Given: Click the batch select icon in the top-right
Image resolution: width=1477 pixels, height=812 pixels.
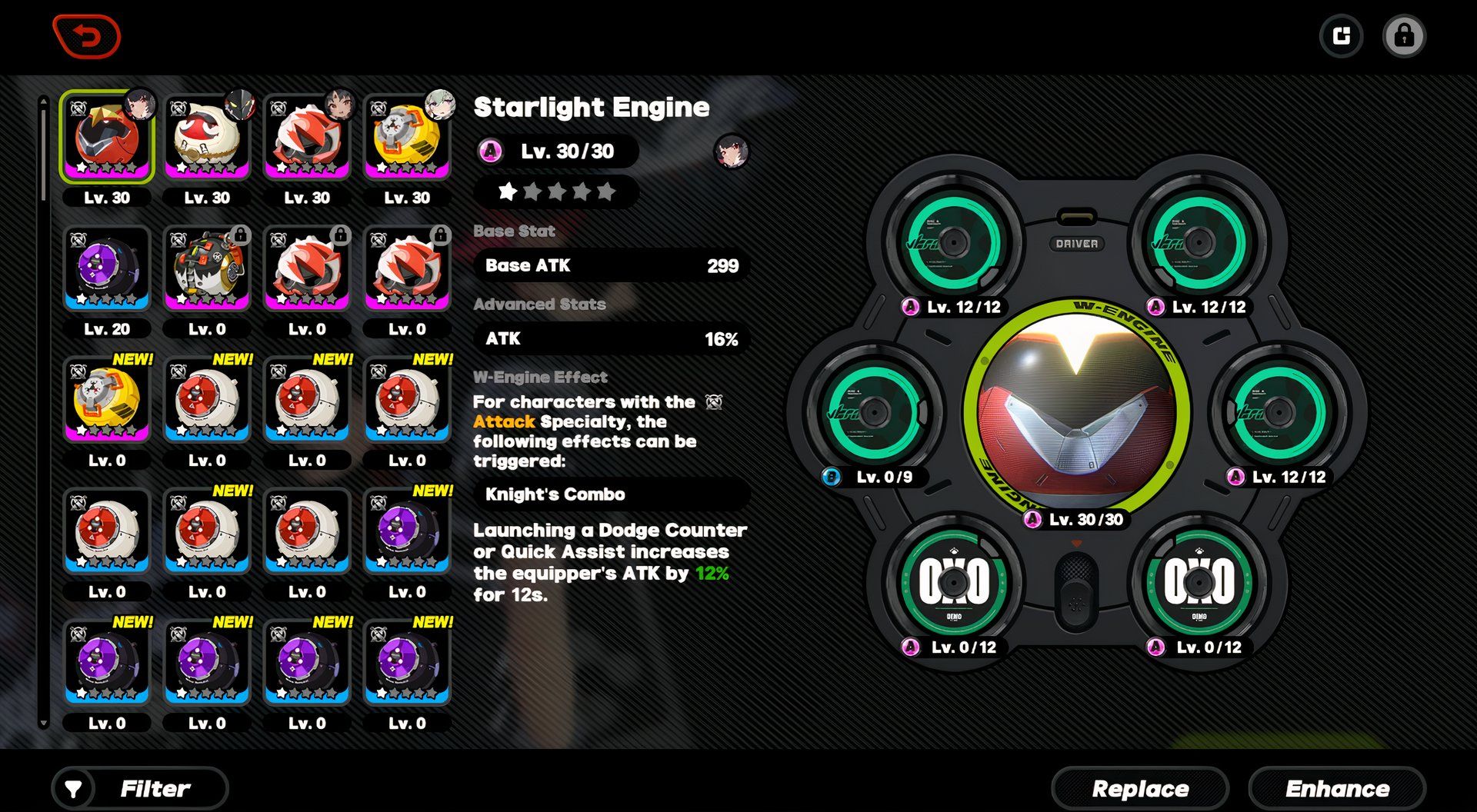Looking at the screenshot, I should (x=1342, y=35).
